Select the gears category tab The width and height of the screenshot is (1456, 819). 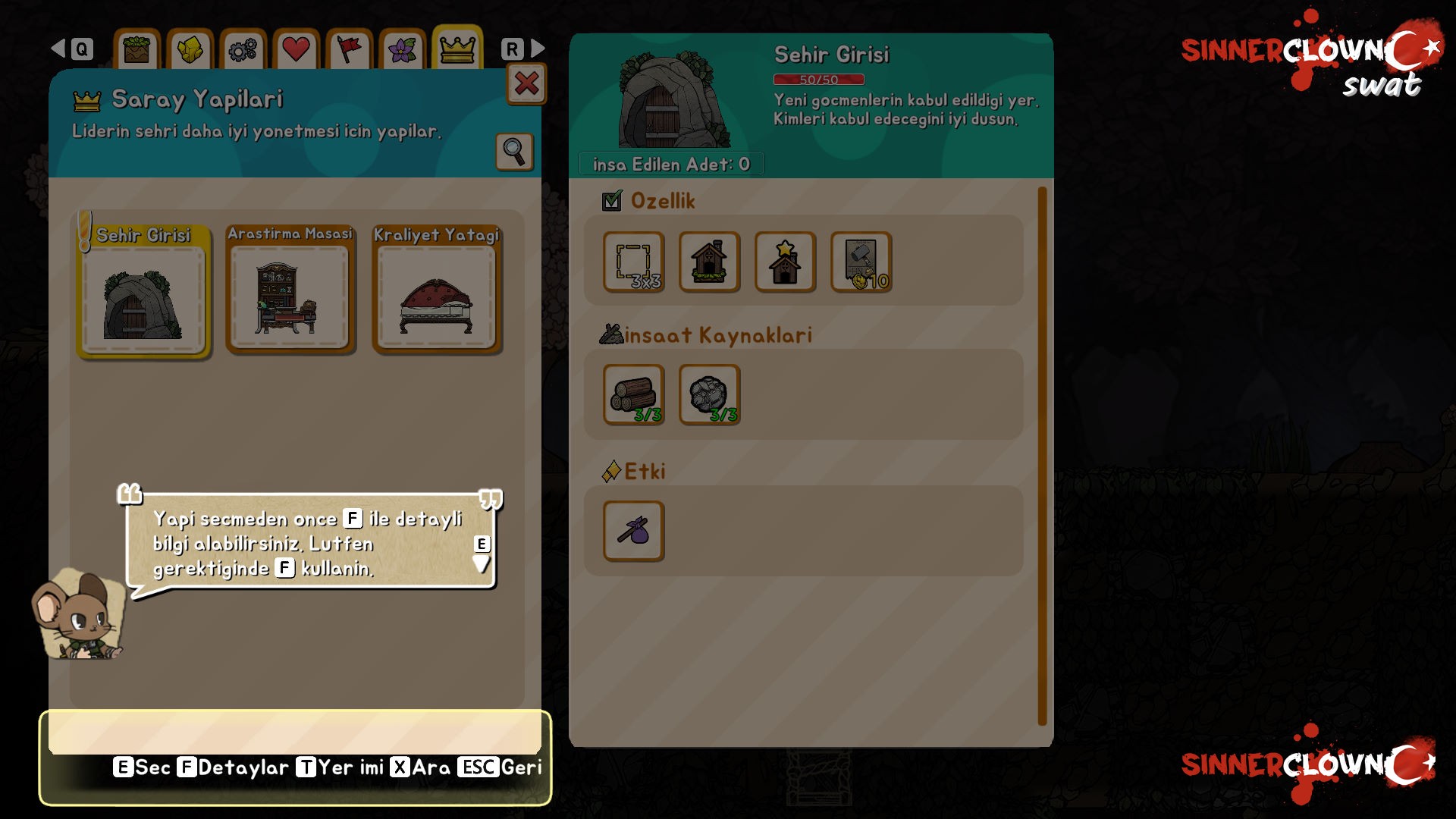[243, 51]
